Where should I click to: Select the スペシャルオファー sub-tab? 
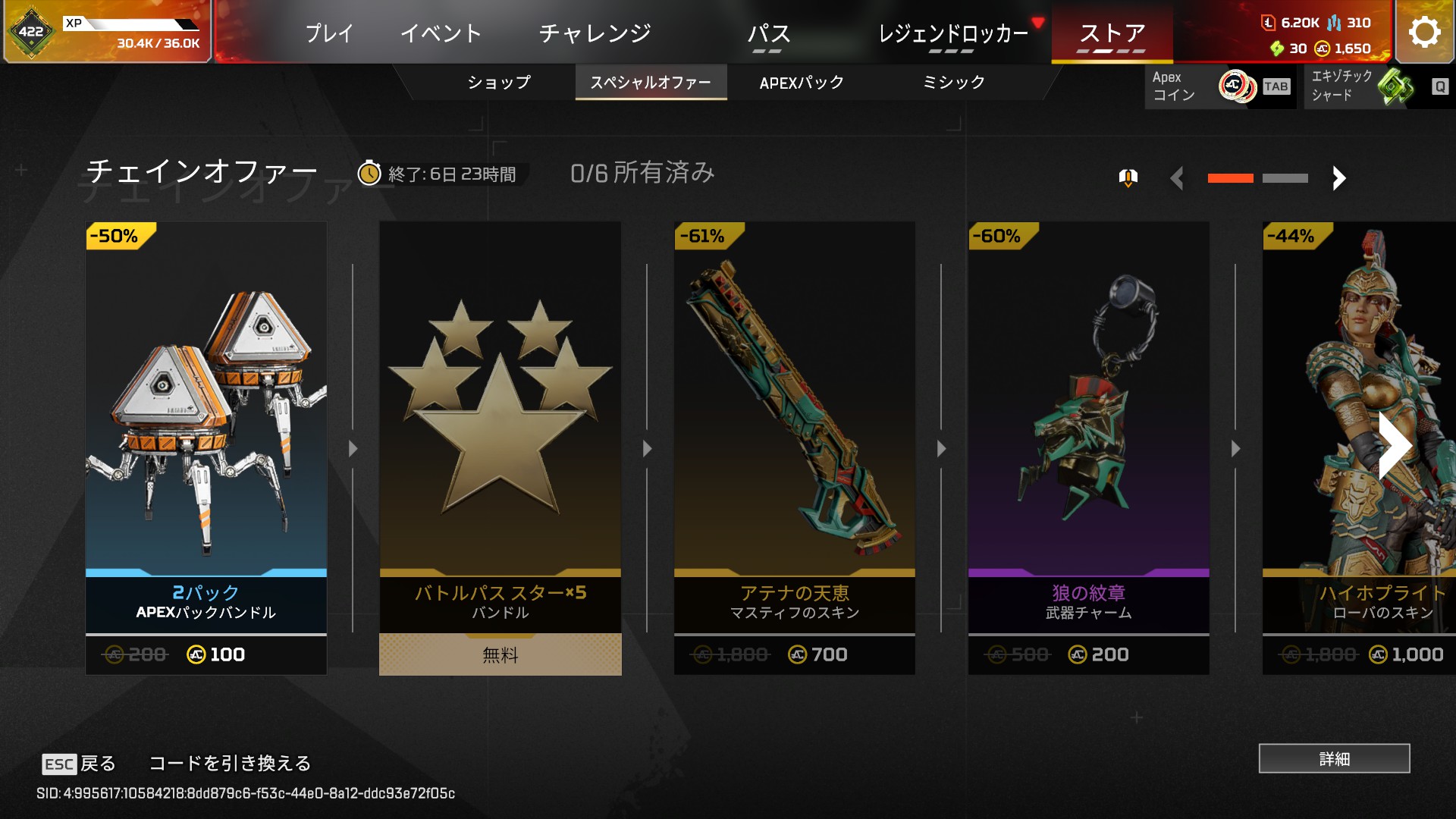pos(651,83)
